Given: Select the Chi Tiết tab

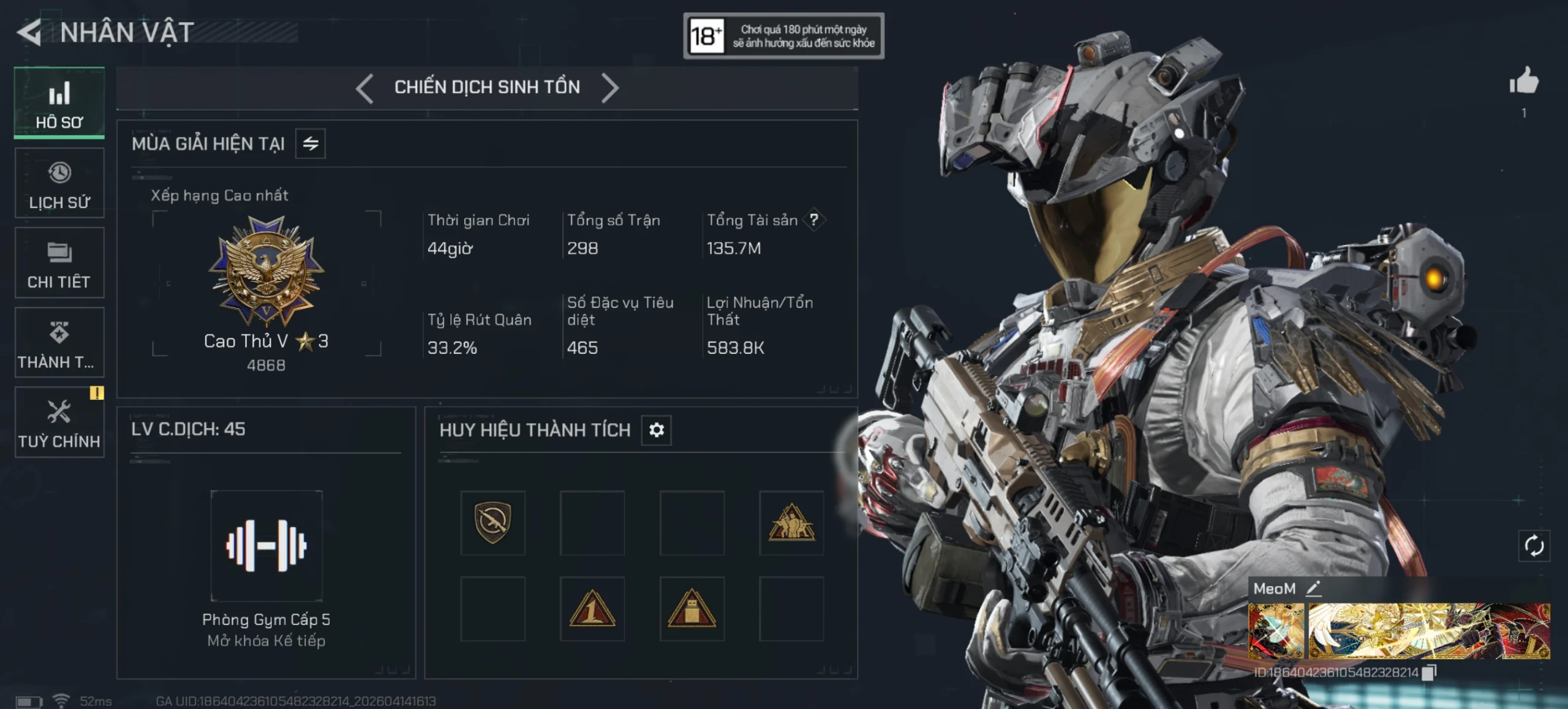Looking at the screenshot, I should [x=59, y=263].
